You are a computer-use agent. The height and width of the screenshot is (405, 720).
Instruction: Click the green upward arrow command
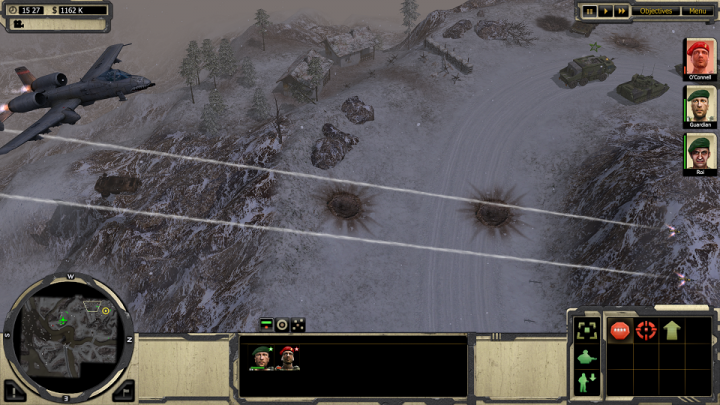pyautogui.click(x=672, y=330)
